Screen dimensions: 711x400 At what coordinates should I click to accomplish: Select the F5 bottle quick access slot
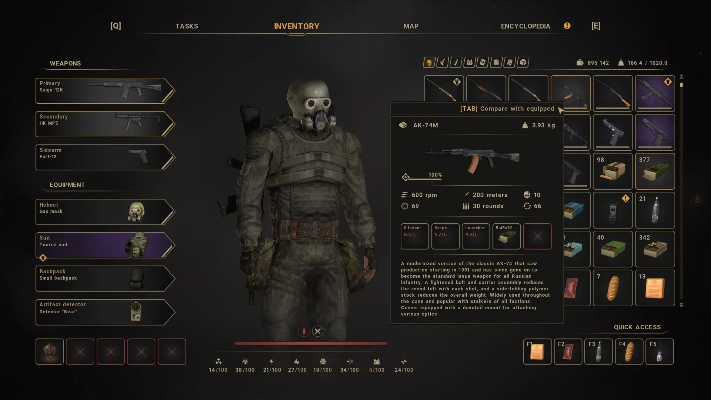[659, 352]
